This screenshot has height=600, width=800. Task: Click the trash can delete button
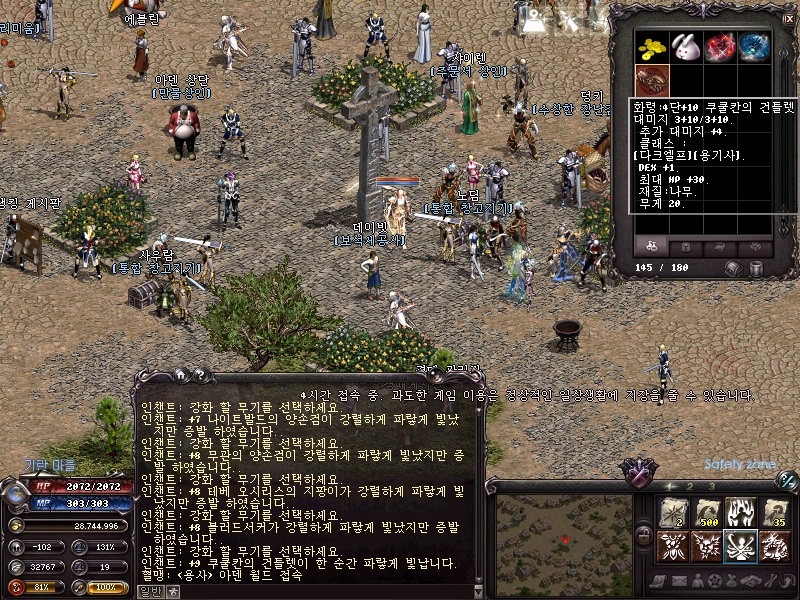click(x=756, y=268)
